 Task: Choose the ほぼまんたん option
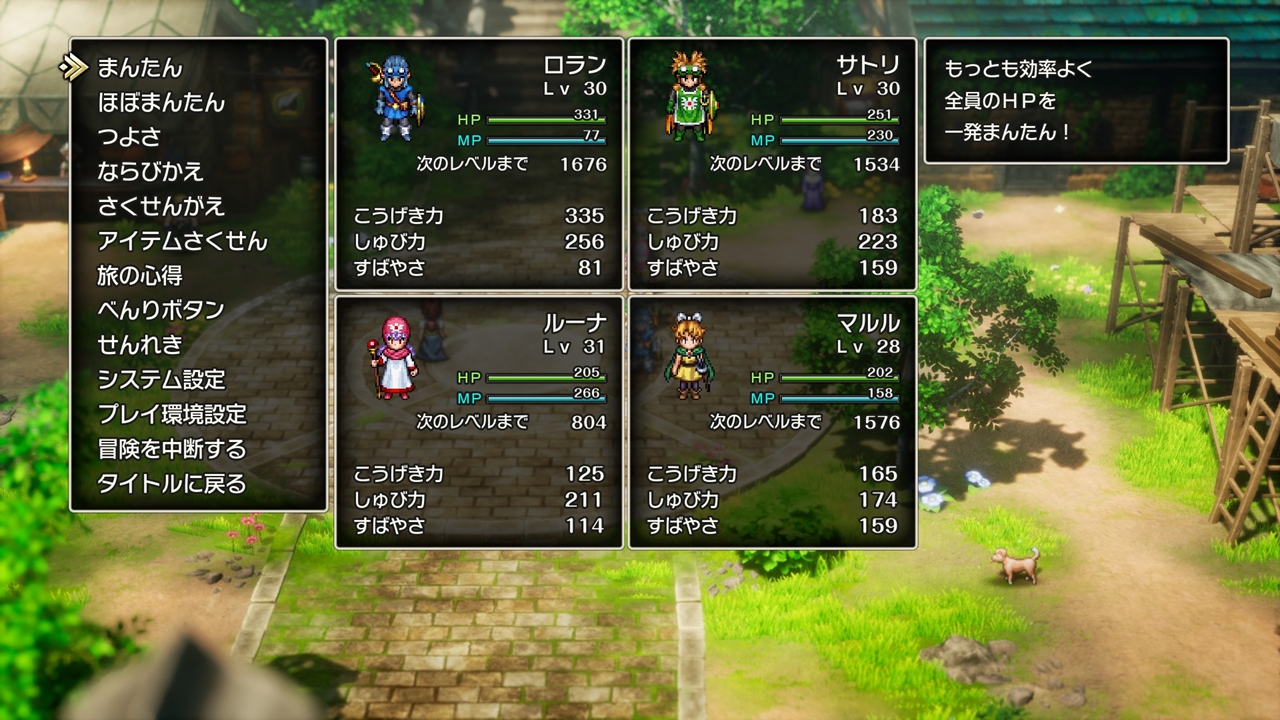coord(161,103)
